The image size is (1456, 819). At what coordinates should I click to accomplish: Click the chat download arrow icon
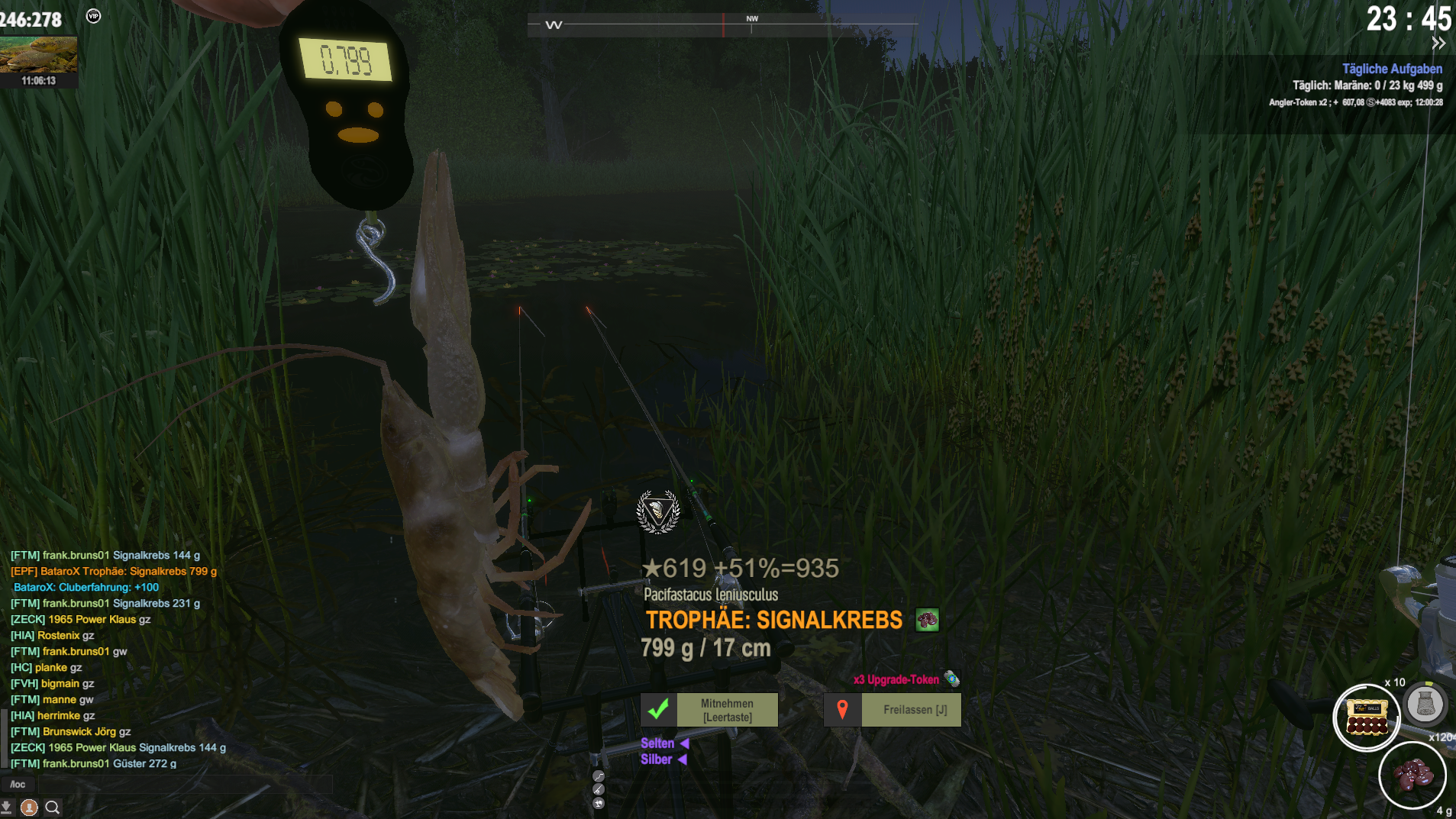click(7, 807)
